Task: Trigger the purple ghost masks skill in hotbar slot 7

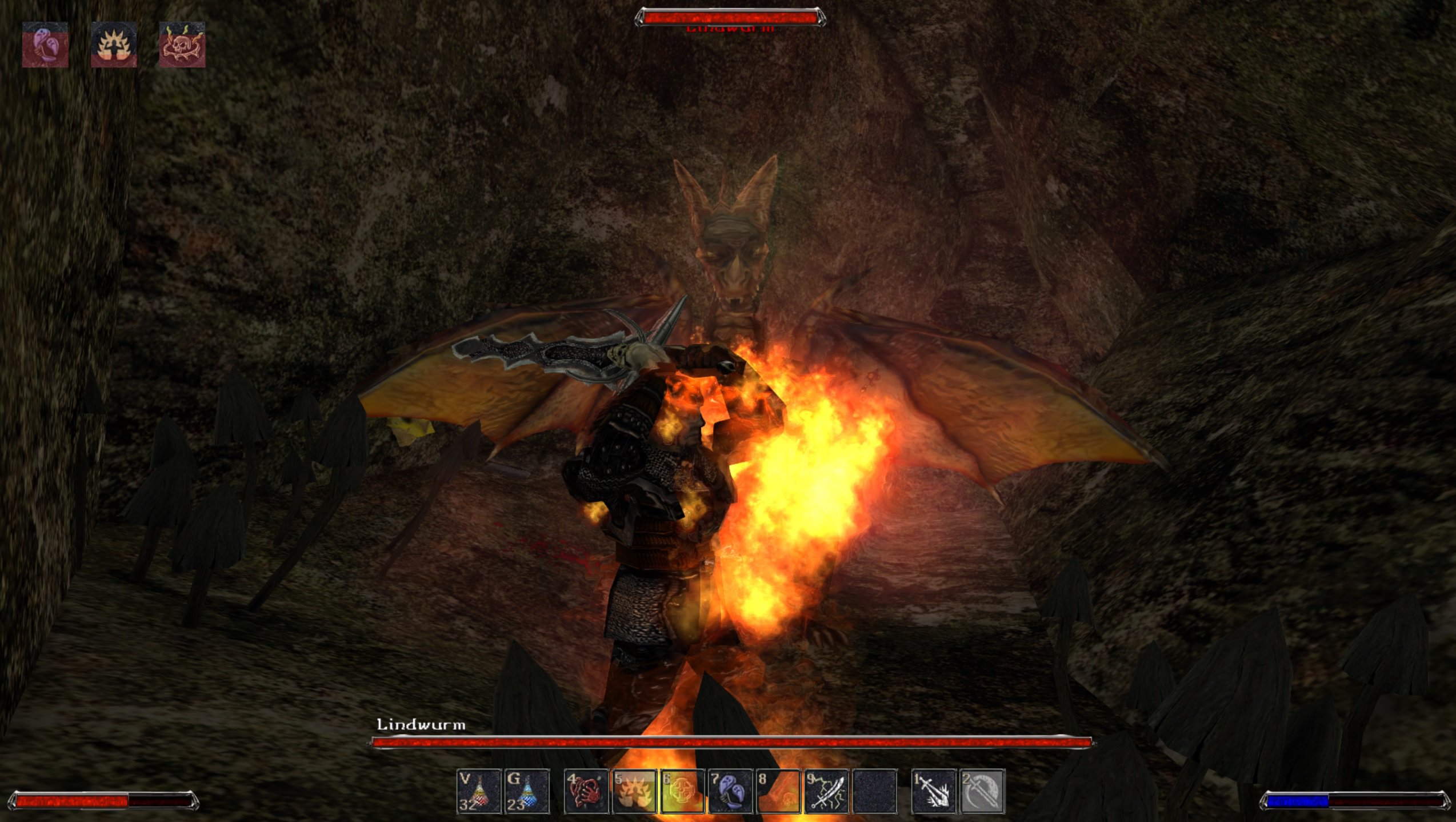Action: (730, 791)
